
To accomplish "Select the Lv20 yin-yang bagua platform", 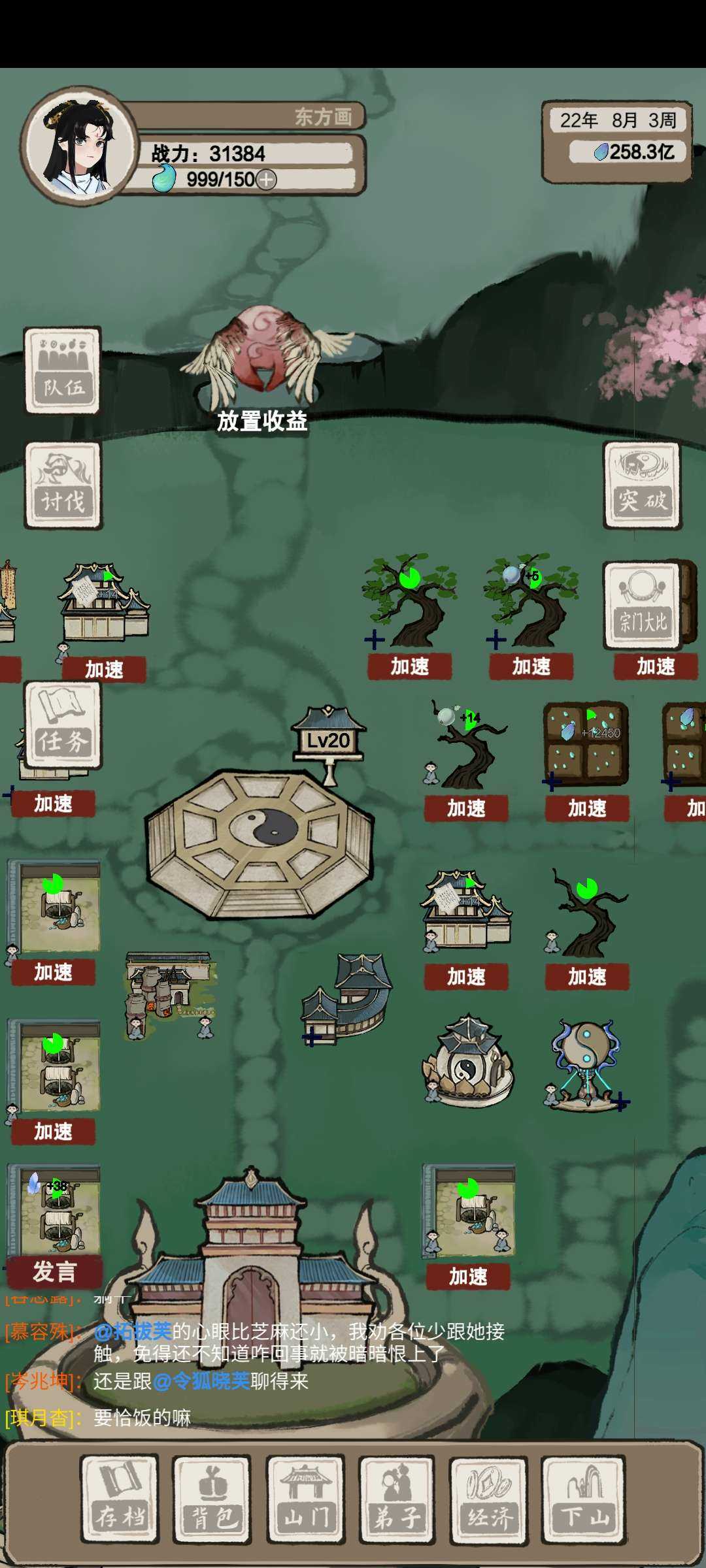I will pos(260,840).
